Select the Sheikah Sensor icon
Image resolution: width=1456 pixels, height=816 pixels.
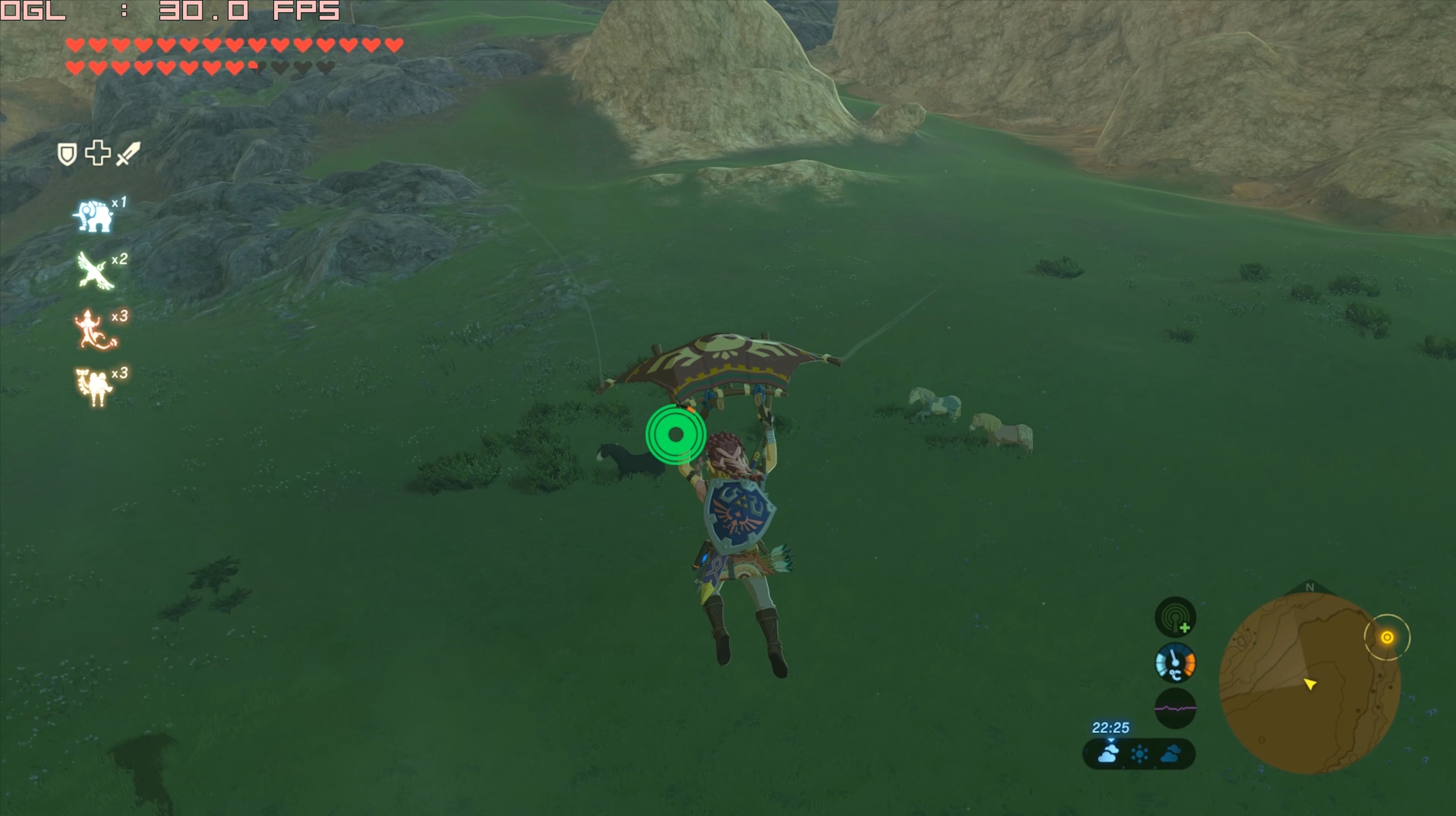1175,617
